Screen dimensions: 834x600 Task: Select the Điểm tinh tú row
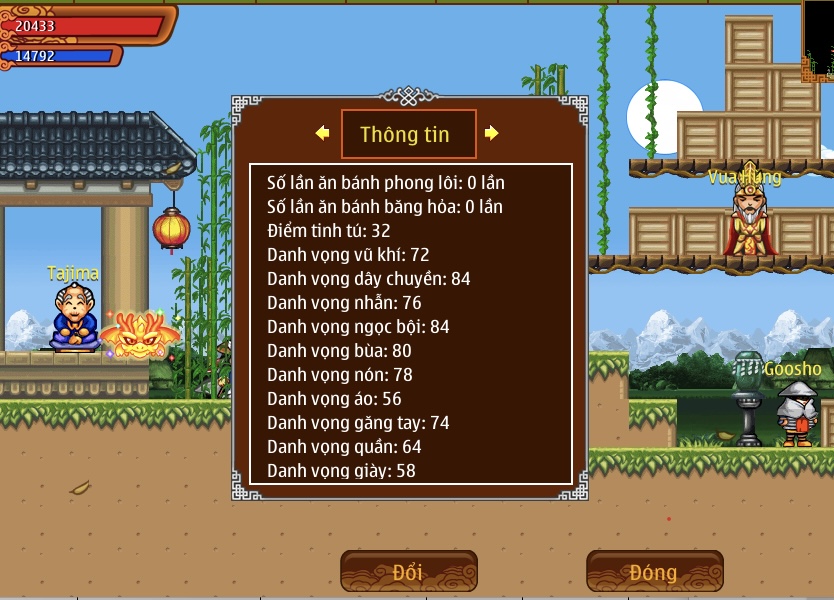pos(329,231)
